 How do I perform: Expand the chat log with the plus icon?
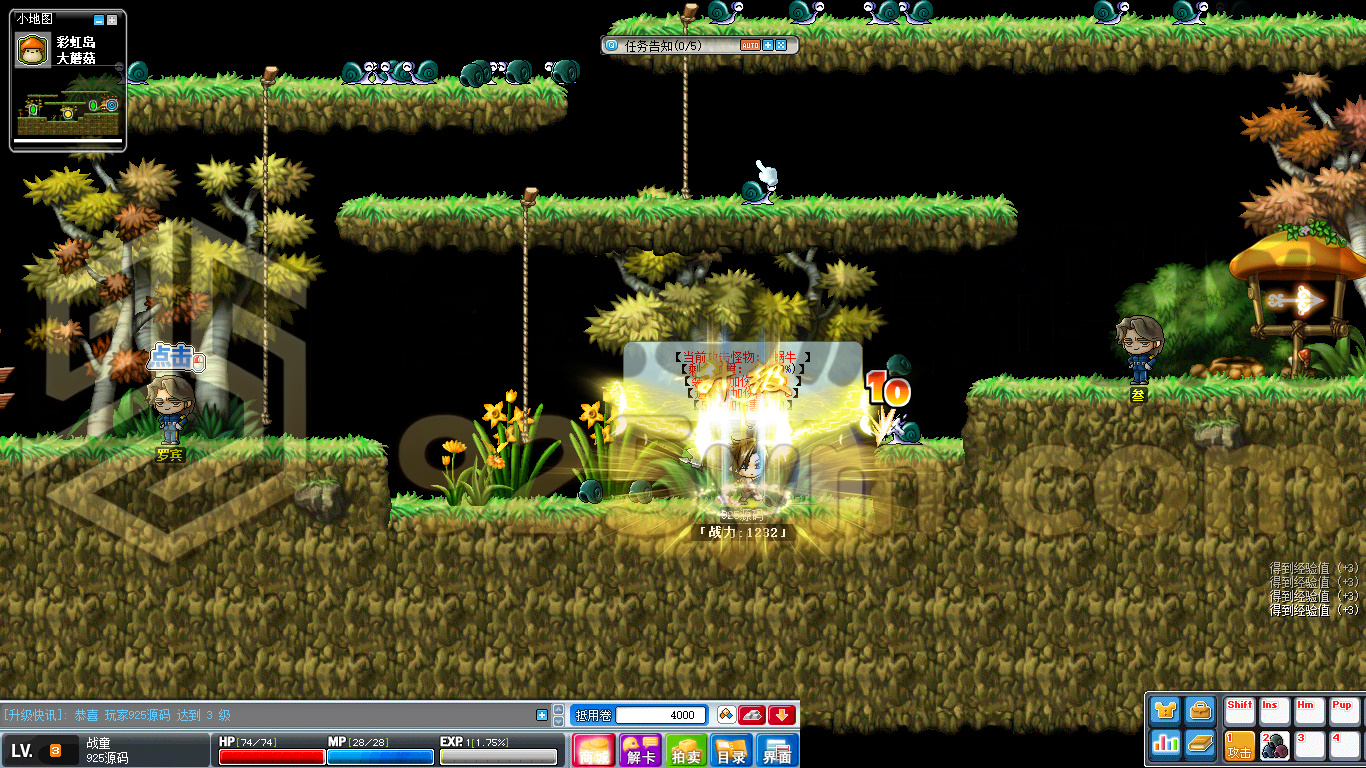click(x=542, y=714)
